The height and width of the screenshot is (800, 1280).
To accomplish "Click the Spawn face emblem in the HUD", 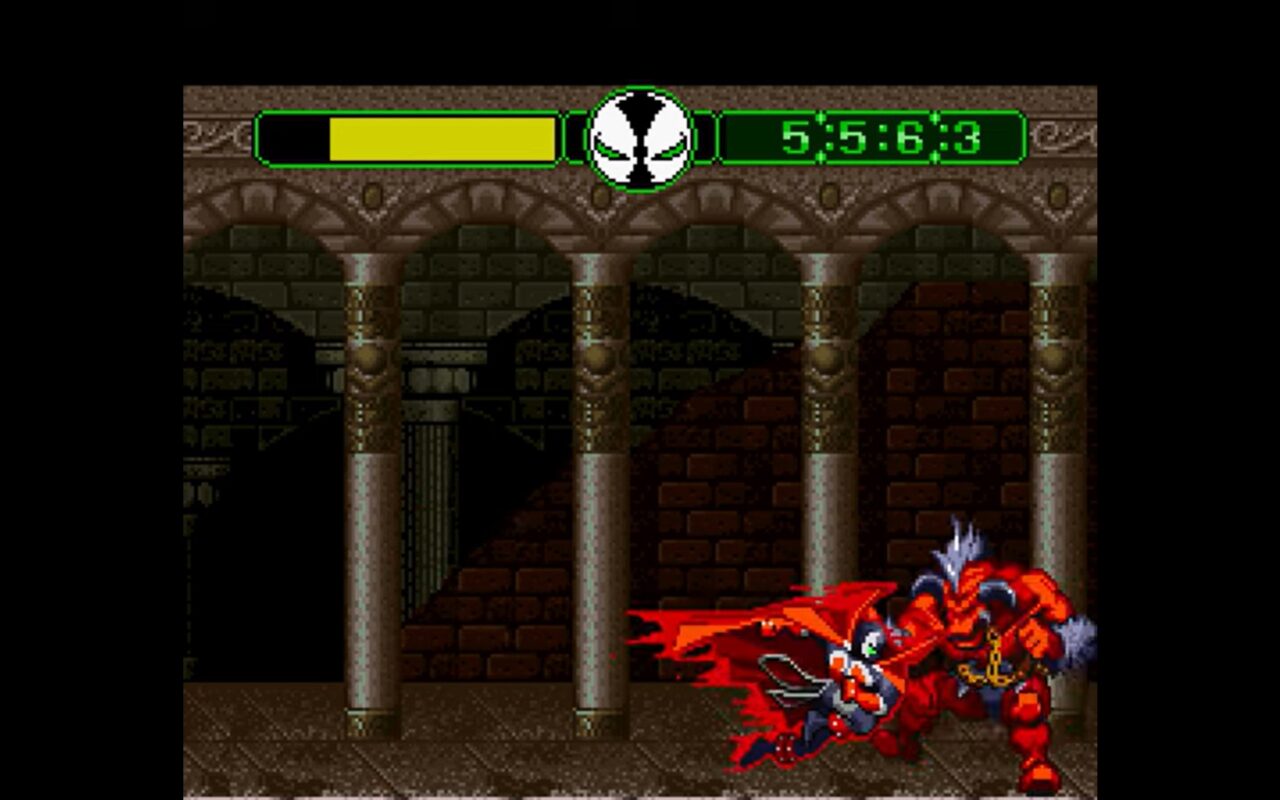I will [x=640, y=134].
